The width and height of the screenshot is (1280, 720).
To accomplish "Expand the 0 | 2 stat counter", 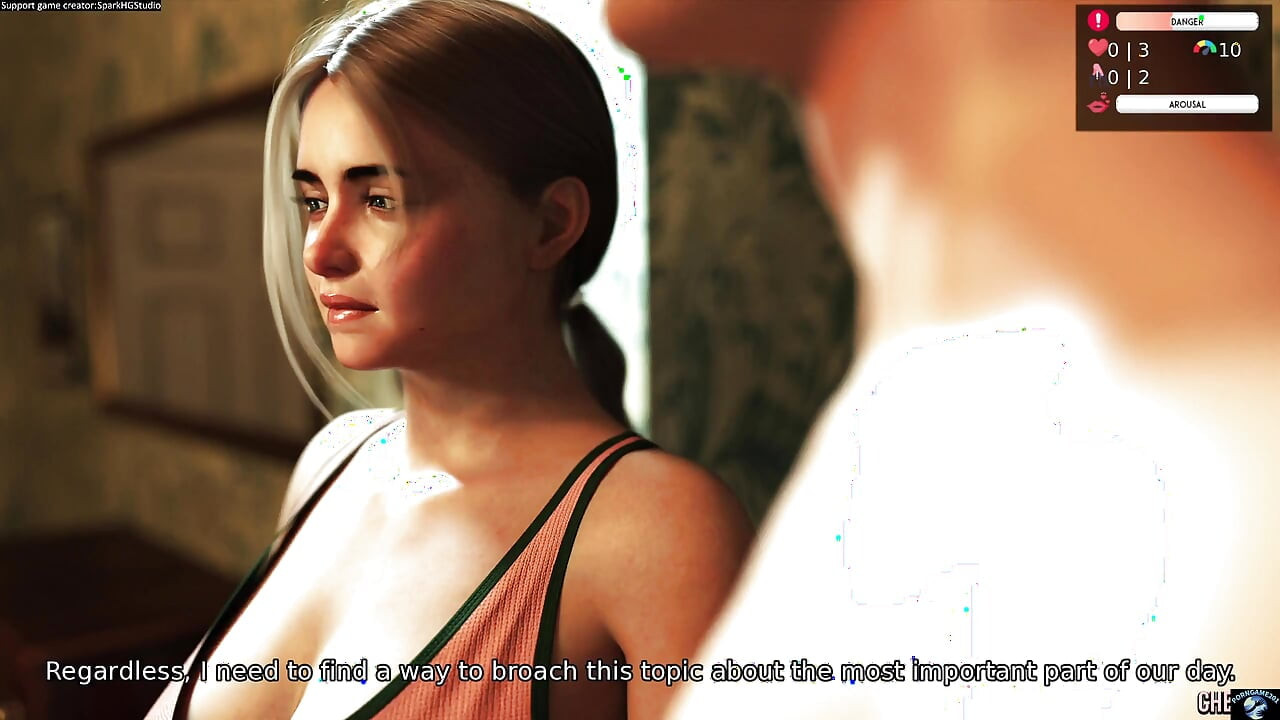I will (1130, 77).
